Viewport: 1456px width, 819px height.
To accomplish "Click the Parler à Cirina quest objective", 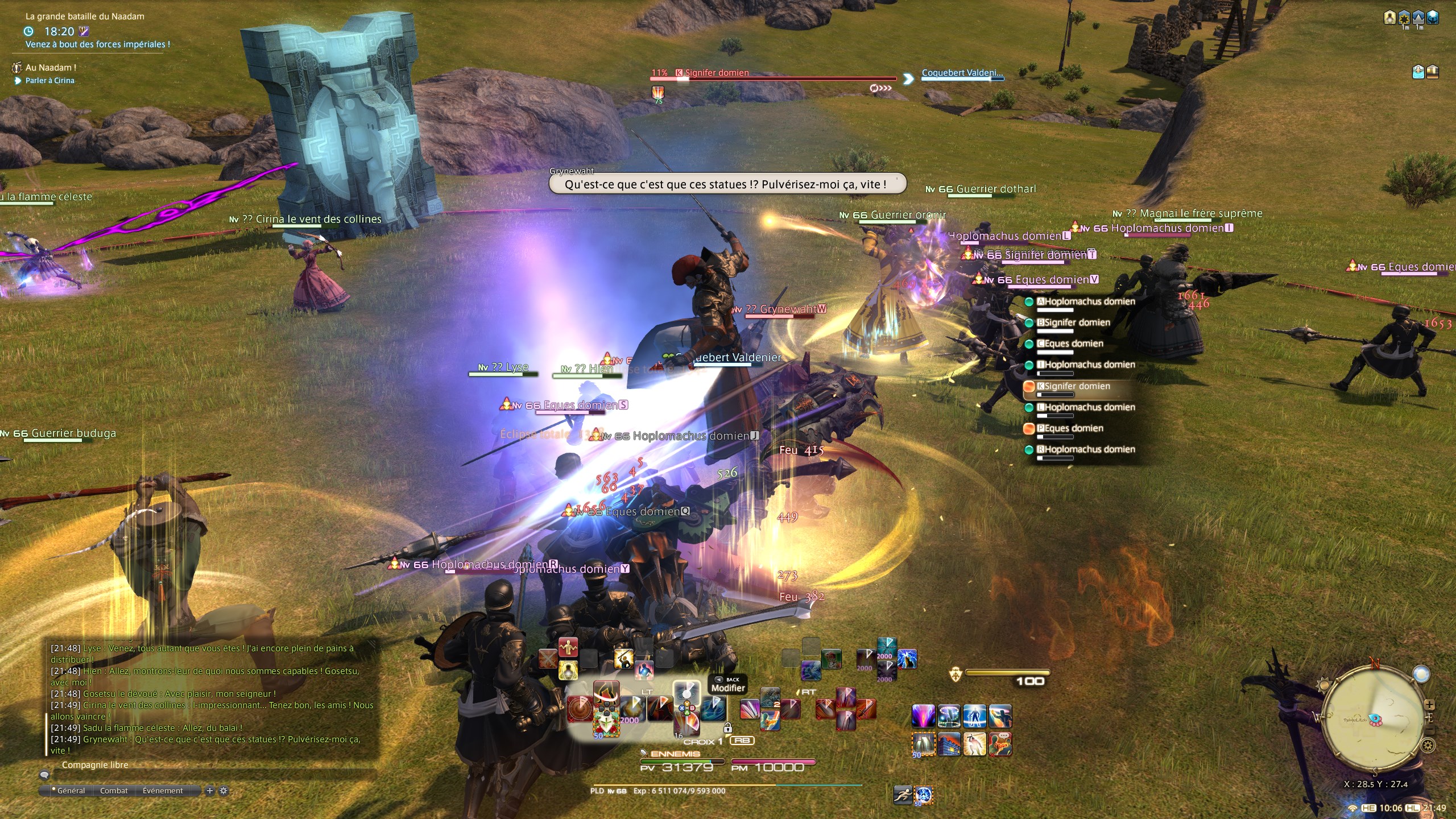I will pos(50,81).
